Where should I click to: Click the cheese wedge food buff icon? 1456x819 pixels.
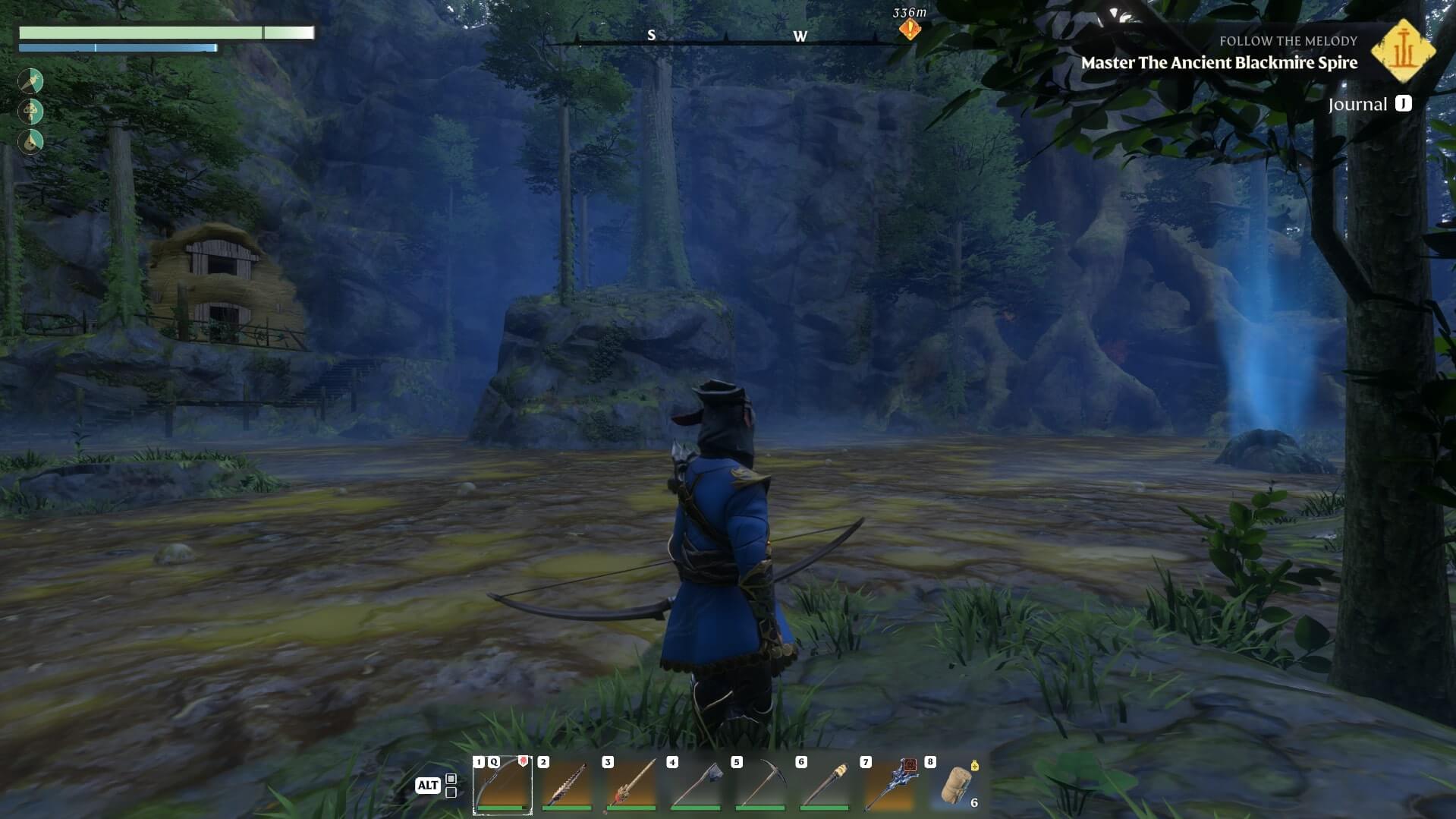pos(30,142)
